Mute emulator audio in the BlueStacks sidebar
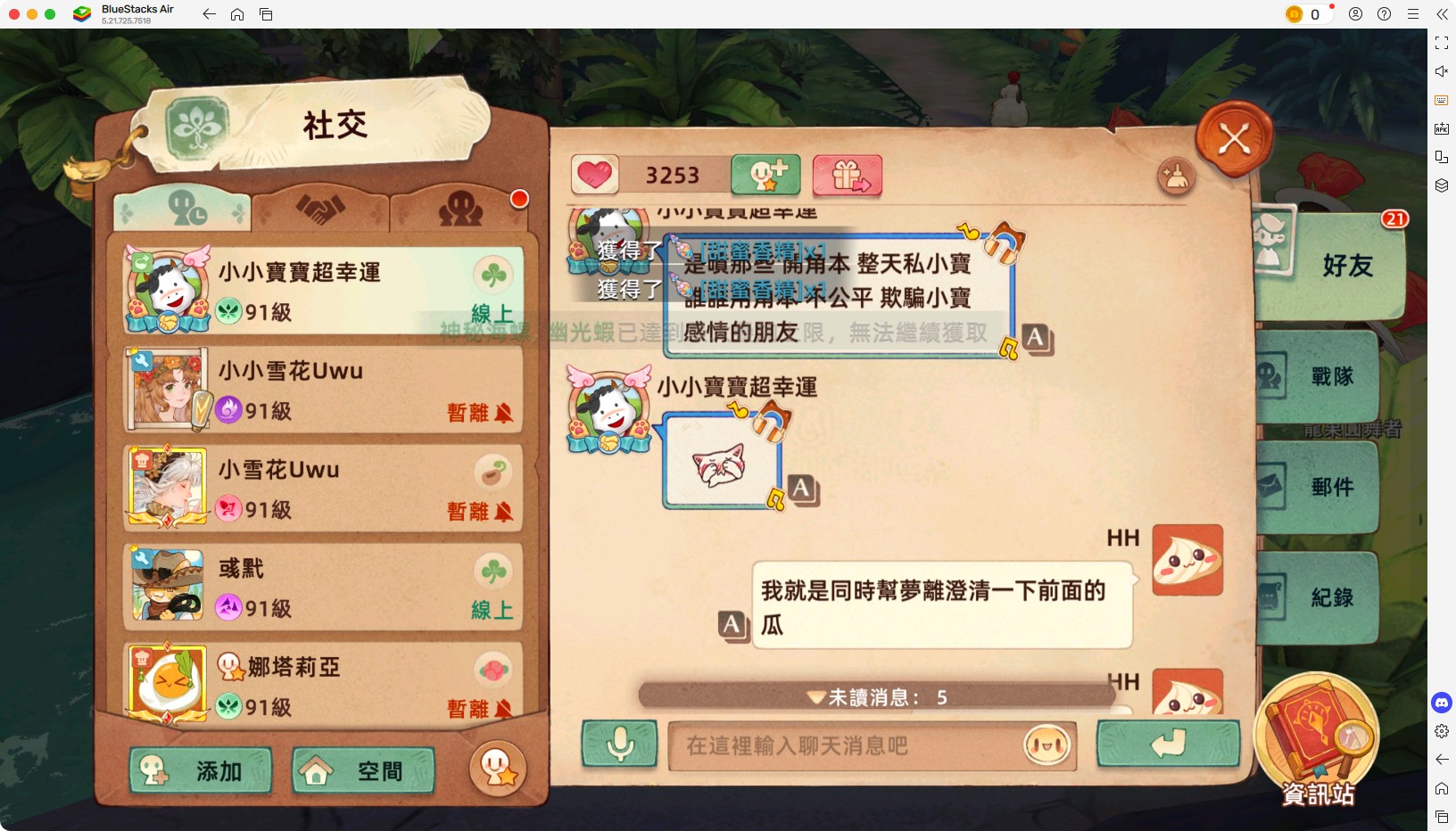The image size is (1456, 831). 1442,70
